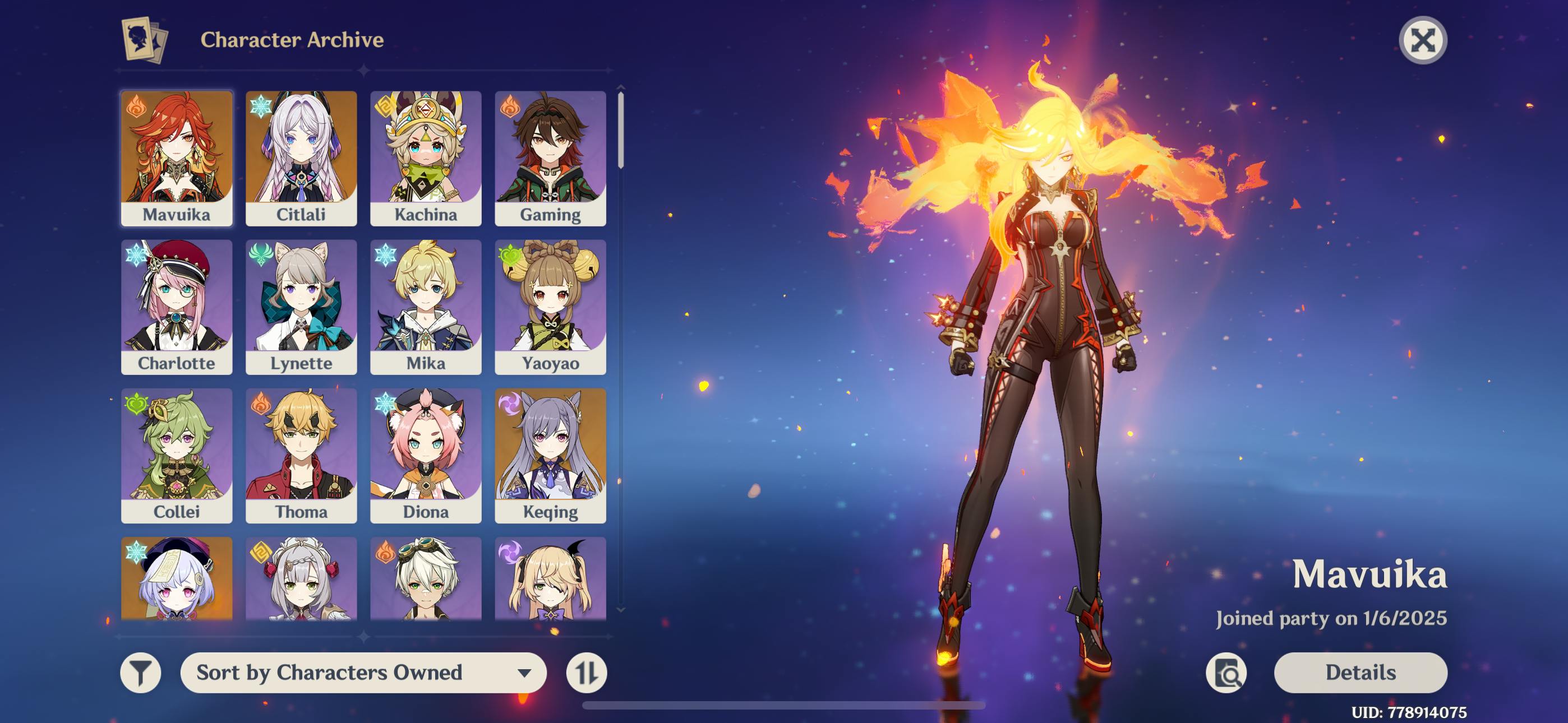1568x723 pixels.
Task: Click the character list scrollbar
Action: click(620, 129)
